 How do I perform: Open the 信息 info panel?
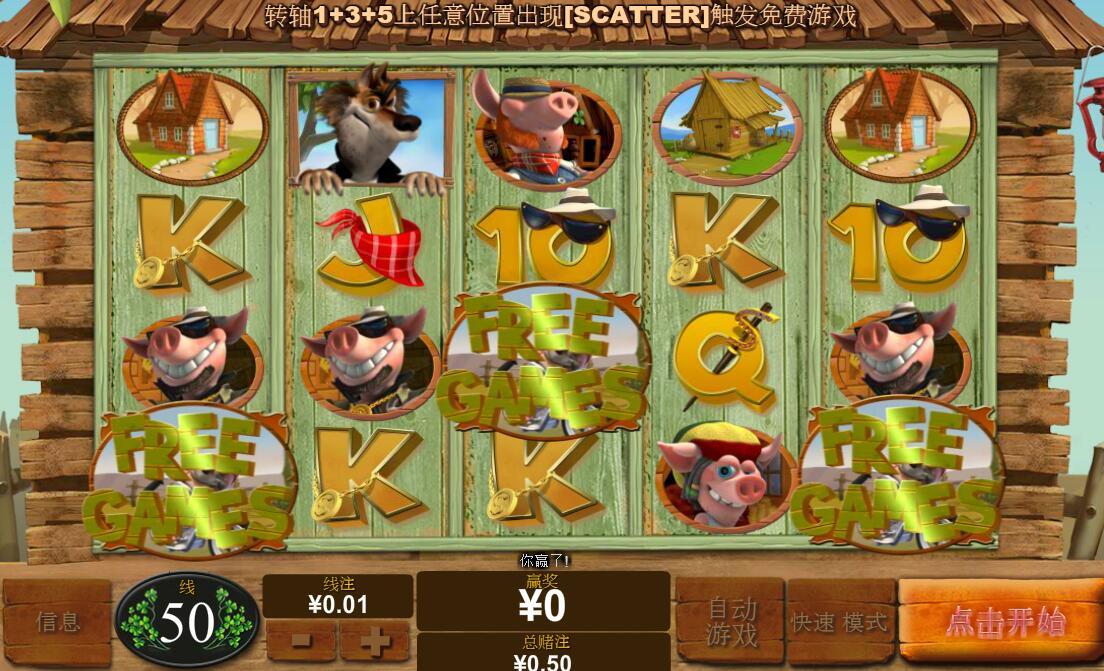(58, 622)
